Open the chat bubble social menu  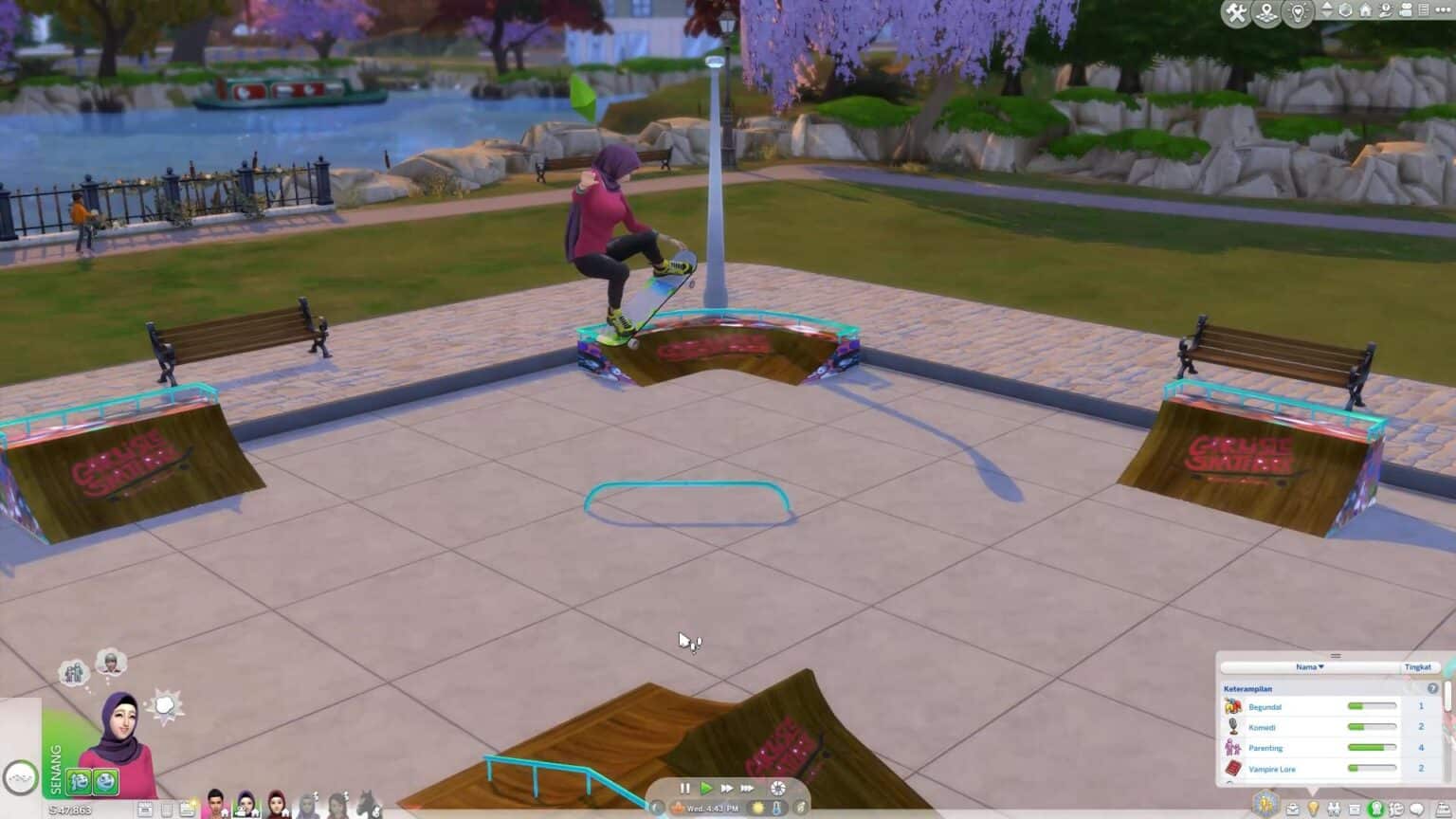click(x=1416, y=809)
